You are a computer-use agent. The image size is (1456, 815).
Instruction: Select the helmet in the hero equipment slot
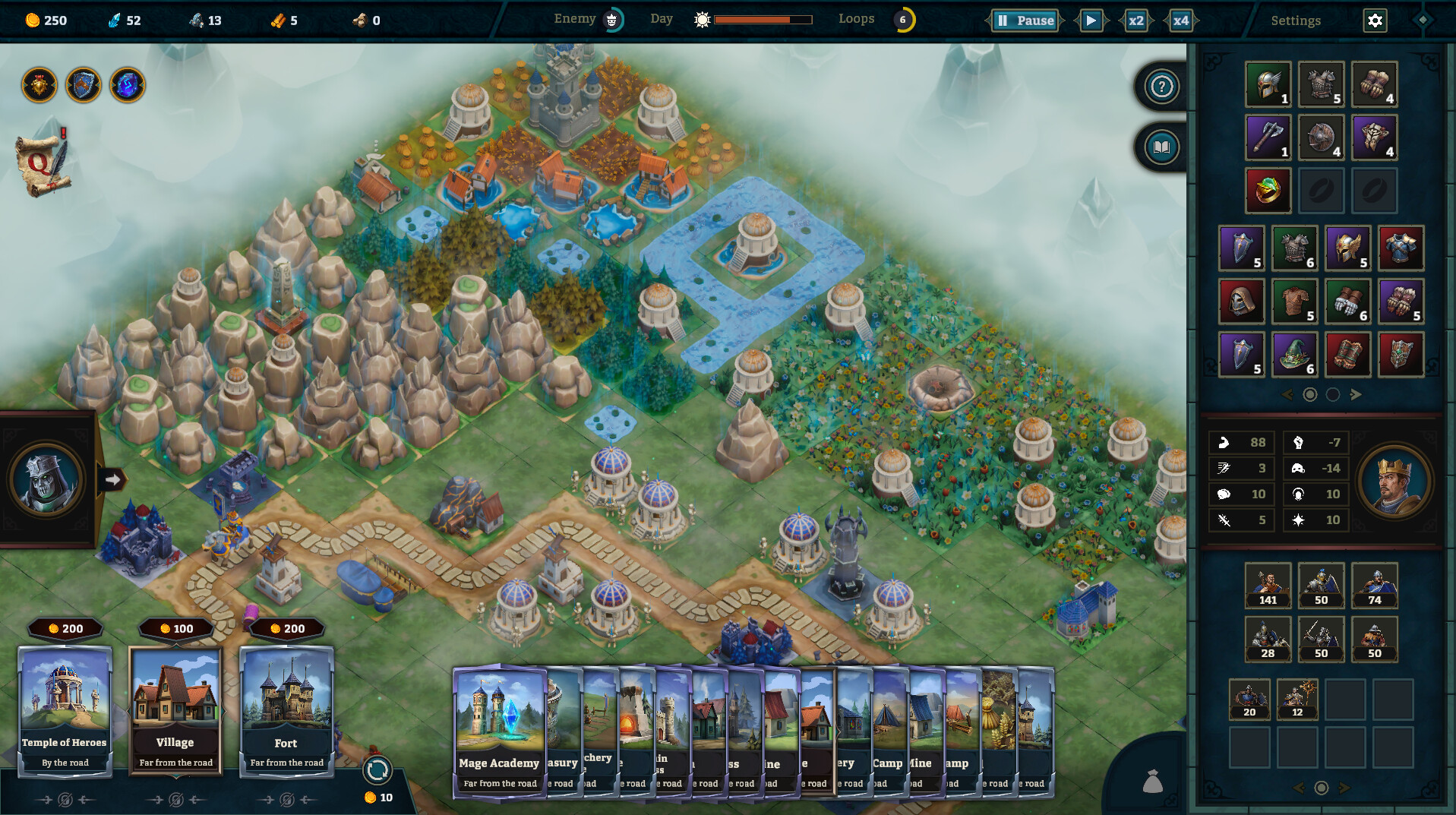point(1267,84)
